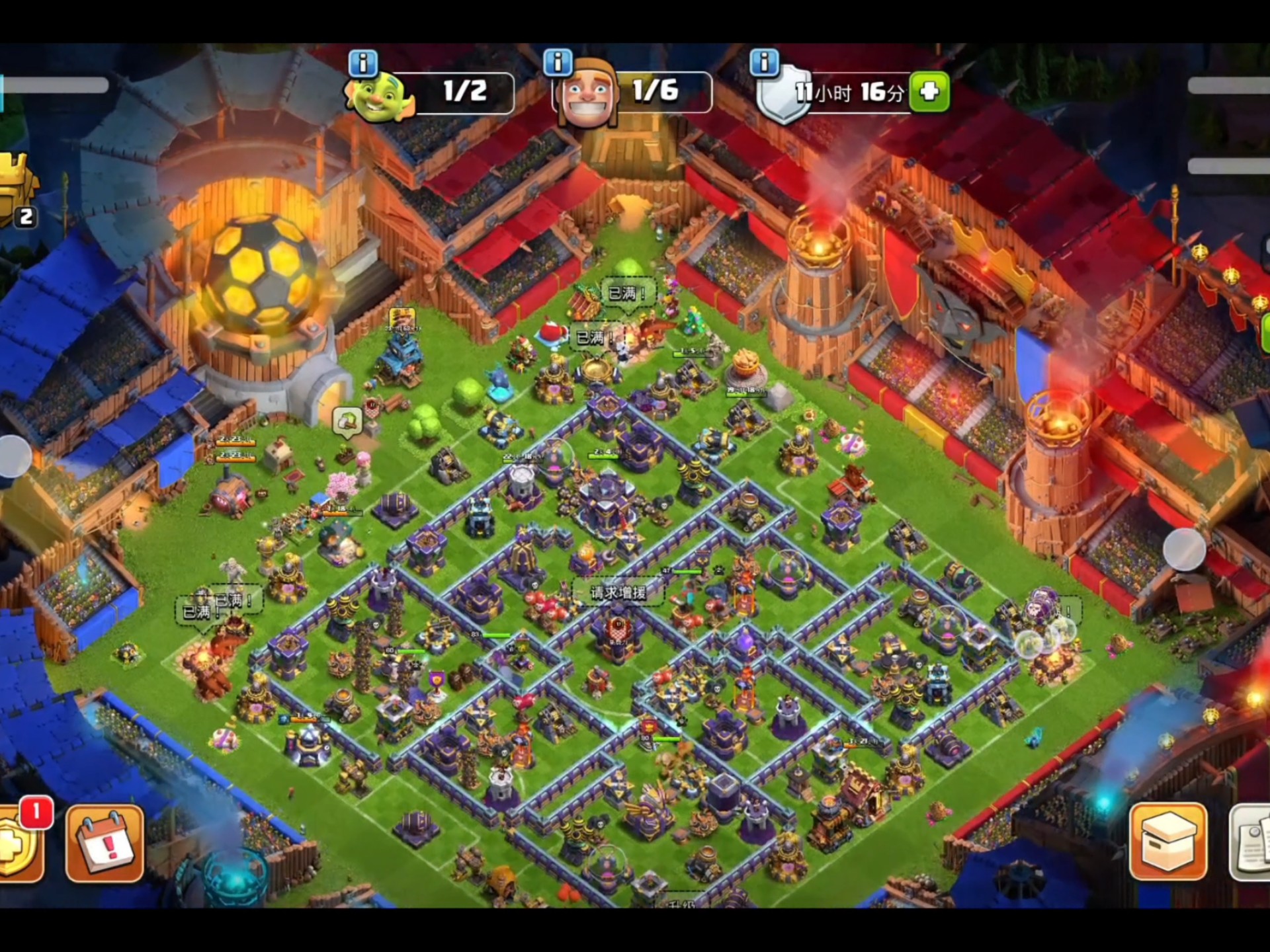Open the calendar events button
Image resolution: width=1270 pixels, height=952 pixels.
pos(105,843)
